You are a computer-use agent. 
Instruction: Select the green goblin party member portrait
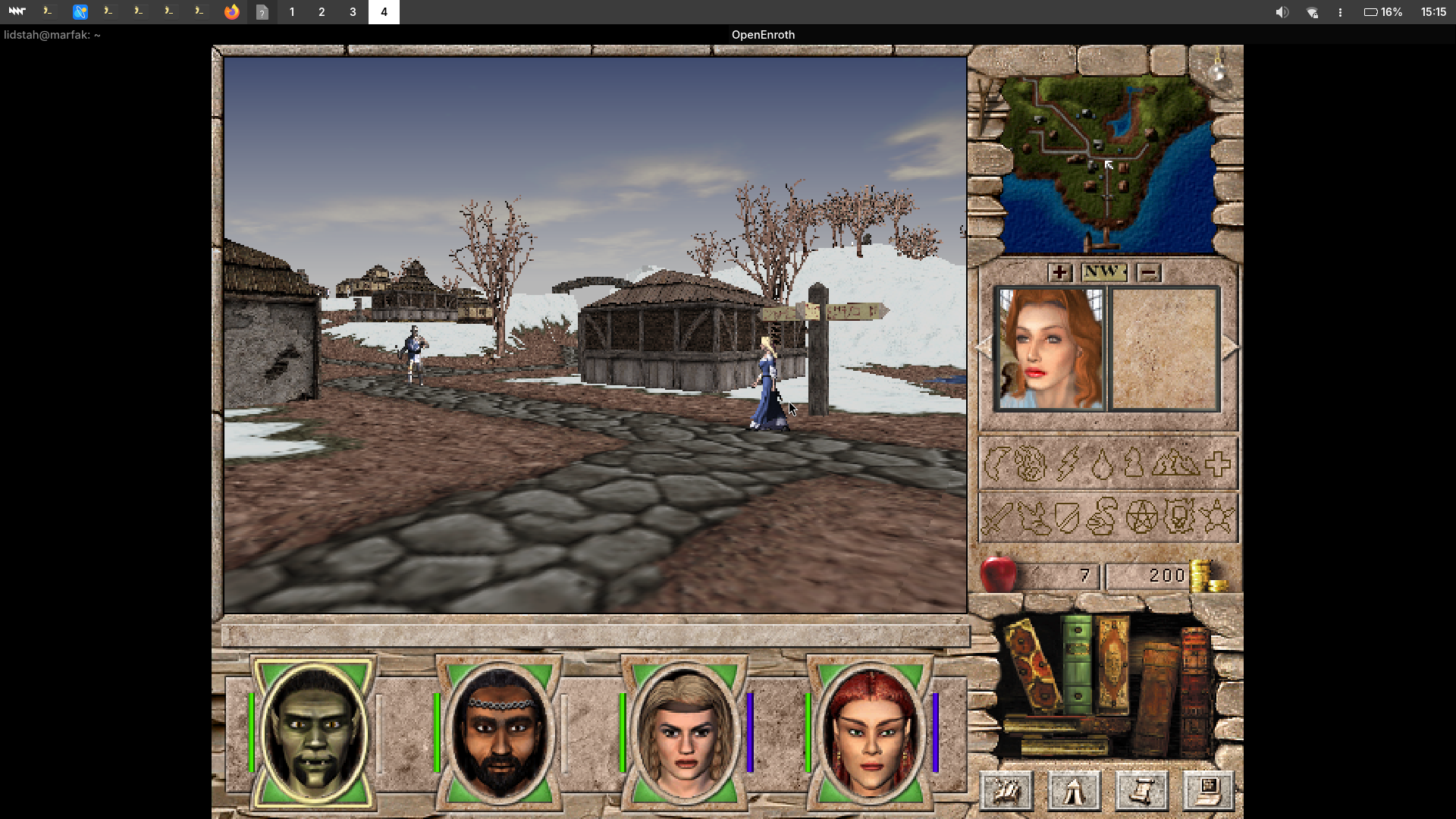click(314, 733)
